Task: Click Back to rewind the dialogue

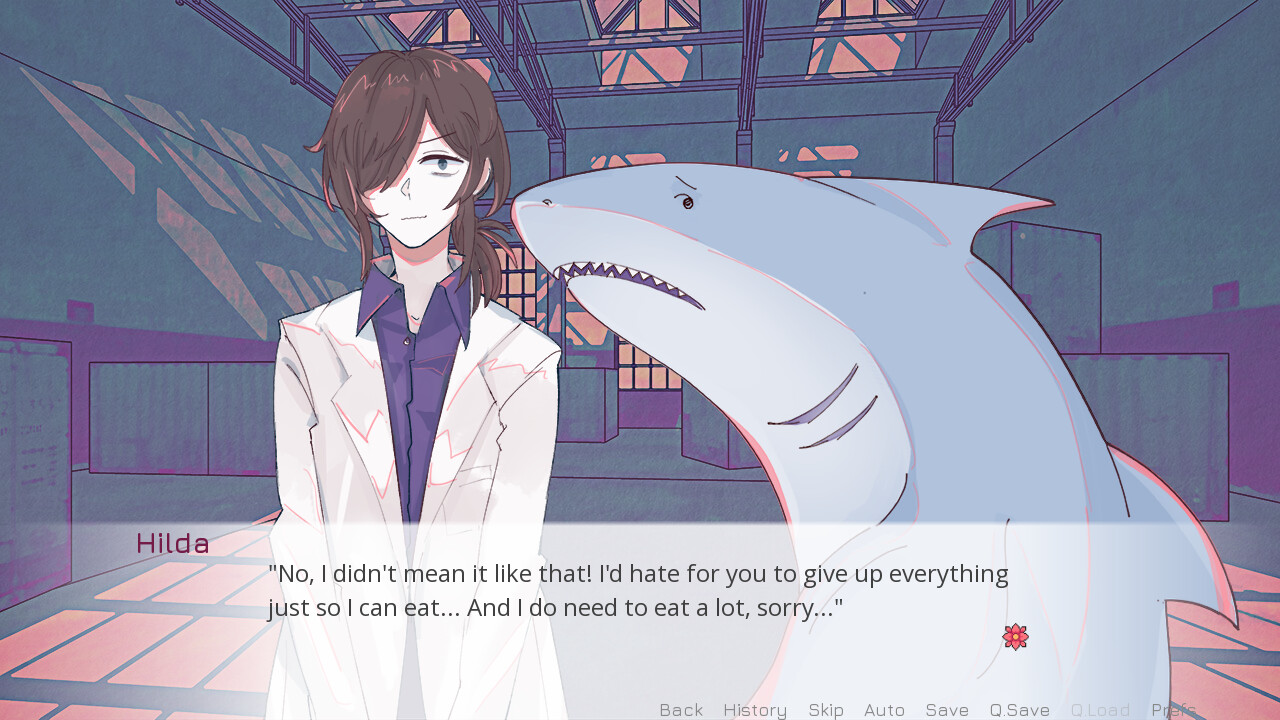Action: (681, 710)
